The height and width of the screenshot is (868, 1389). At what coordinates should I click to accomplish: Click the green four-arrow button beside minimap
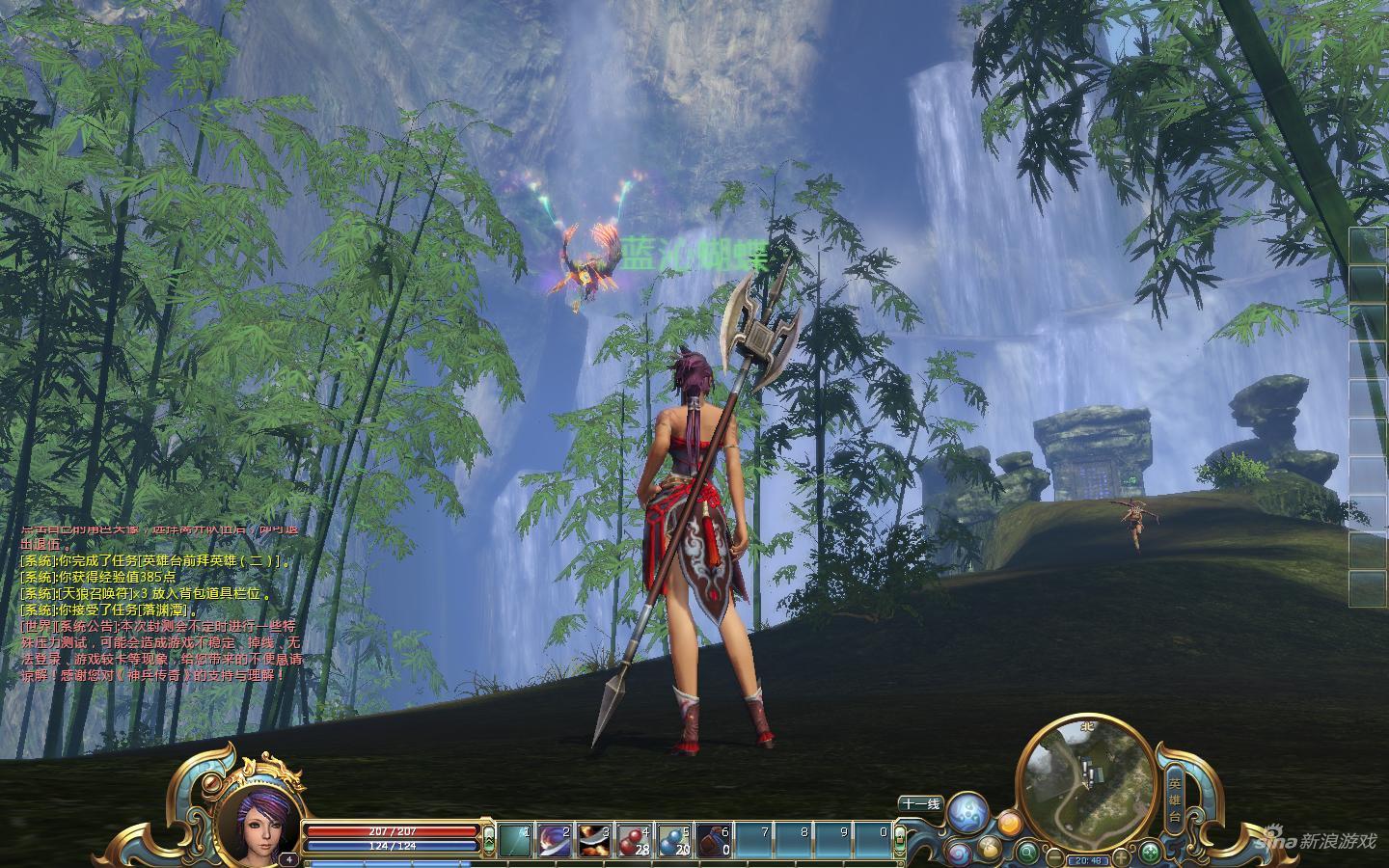(1150, 853)
